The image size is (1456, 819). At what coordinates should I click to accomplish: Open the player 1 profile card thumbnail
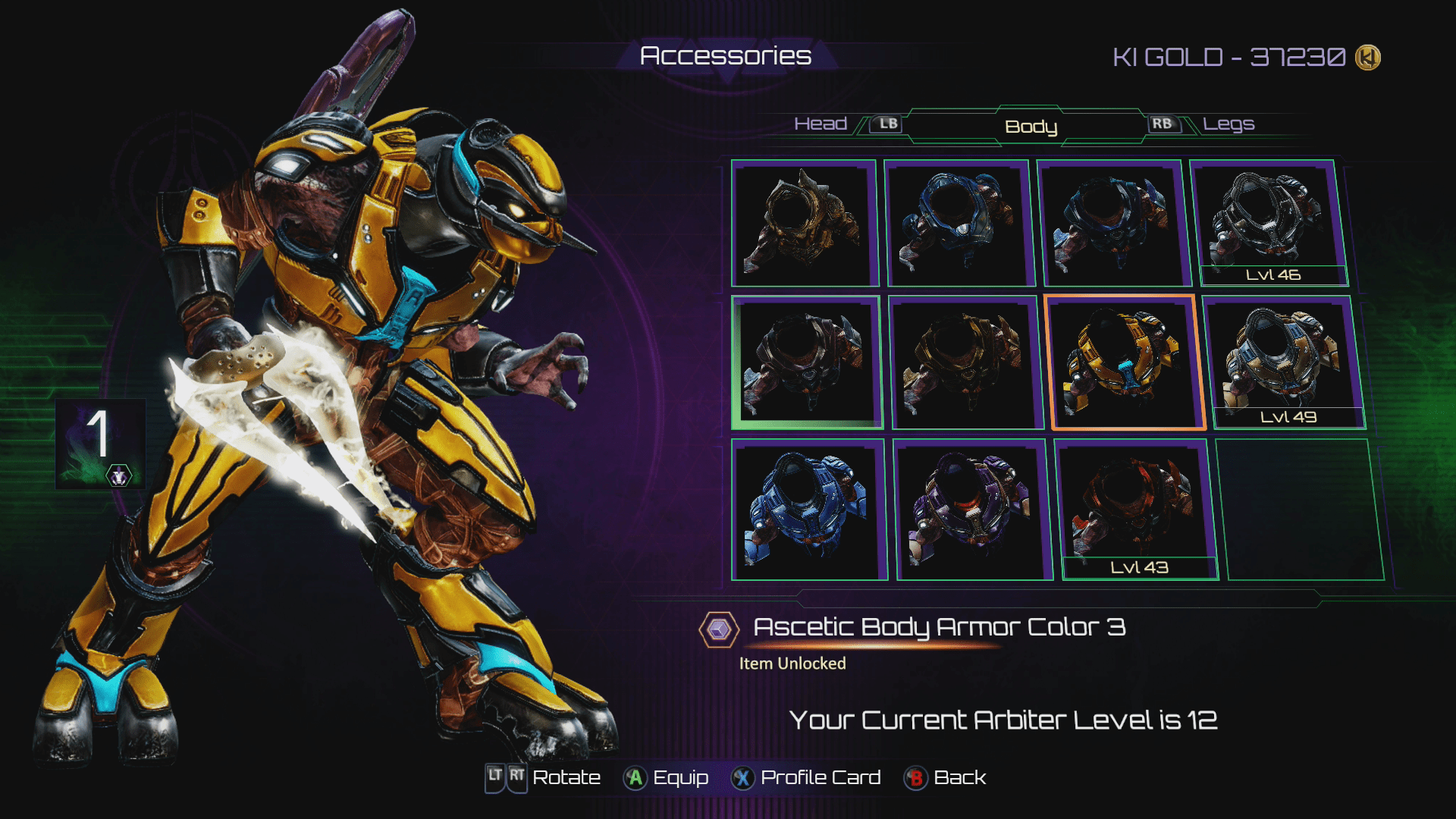click(x=100, y=443)
